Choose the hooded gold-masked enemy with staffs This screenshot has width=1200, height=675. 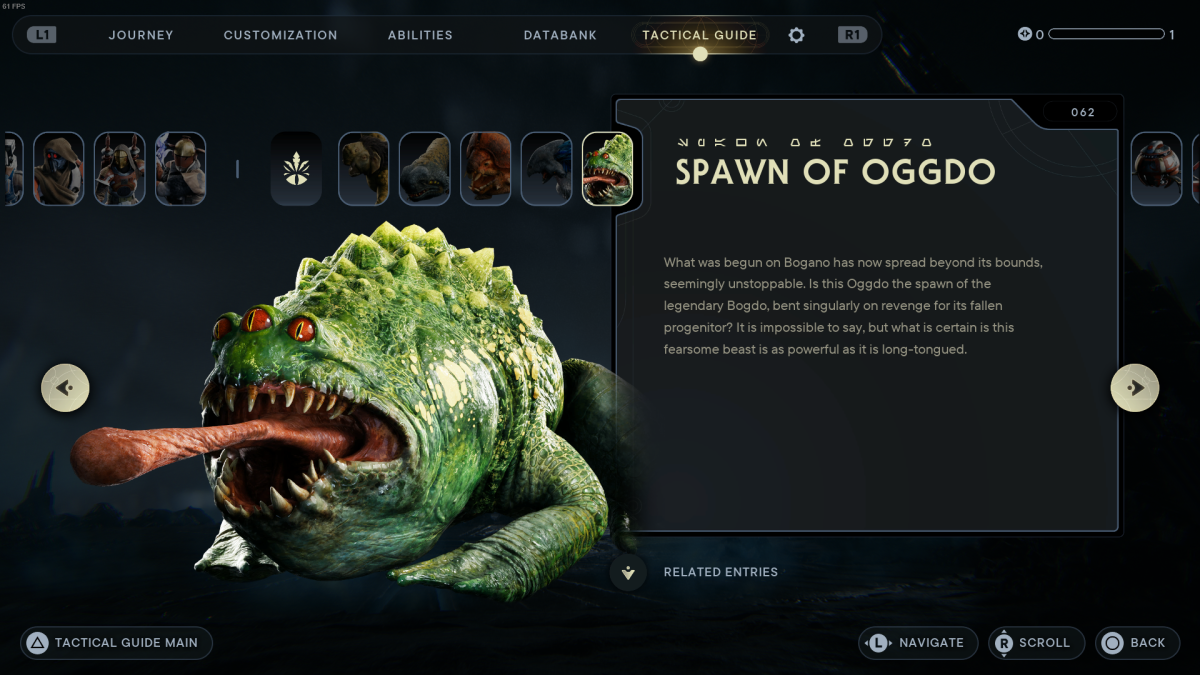pyautogui.click(x=119, y=169)
